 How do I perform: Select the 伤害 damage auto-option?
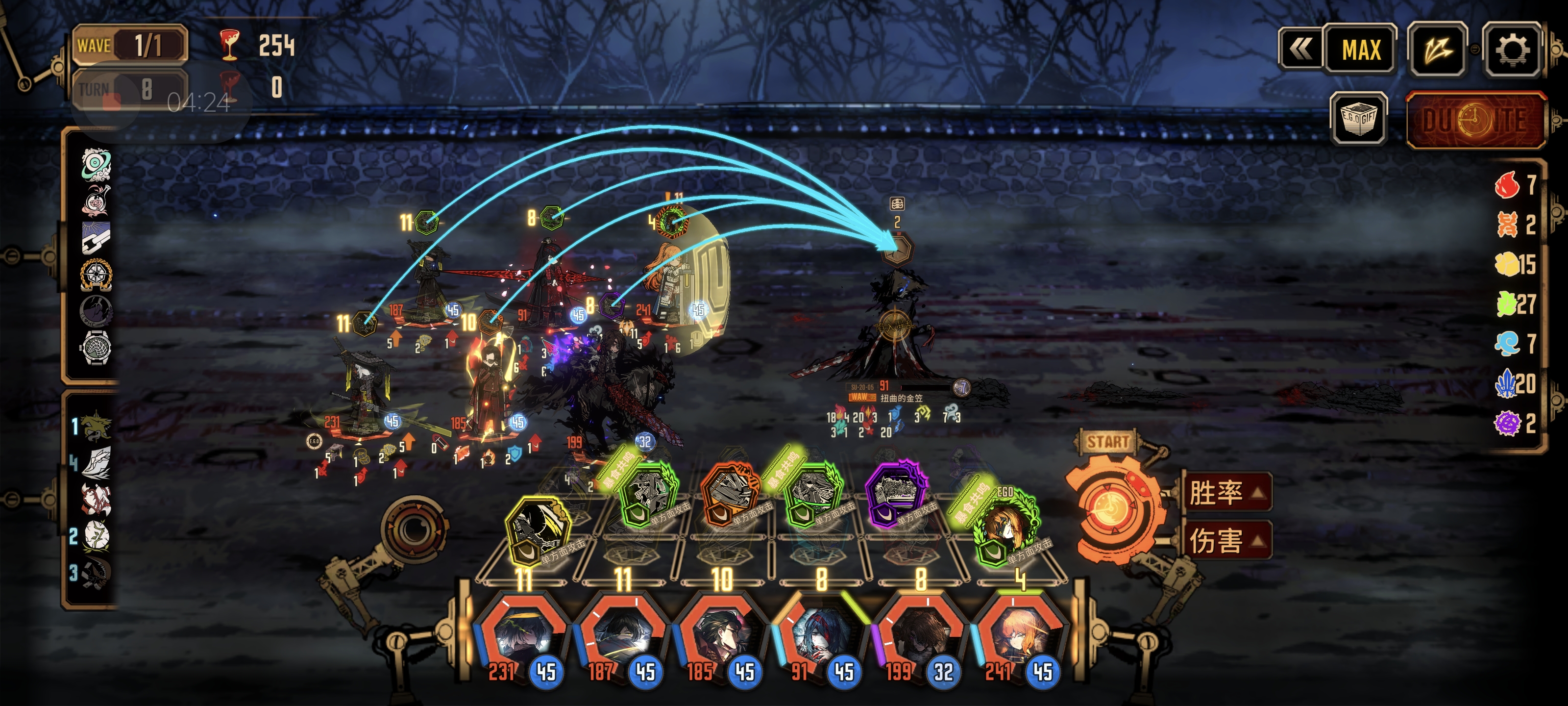1225,540
